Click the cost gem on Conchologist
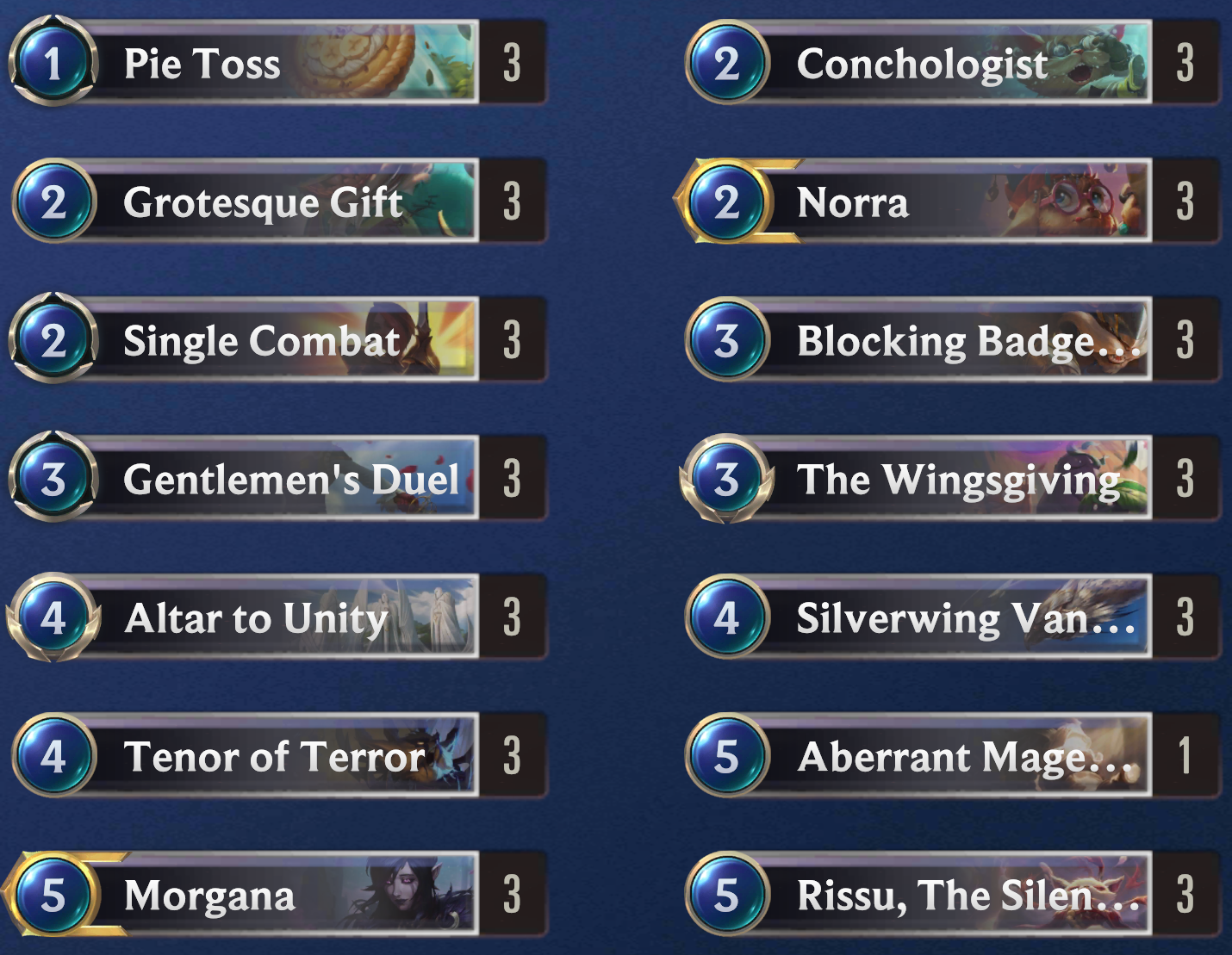This screenshot has height=955, width=1232. point(728,63)
